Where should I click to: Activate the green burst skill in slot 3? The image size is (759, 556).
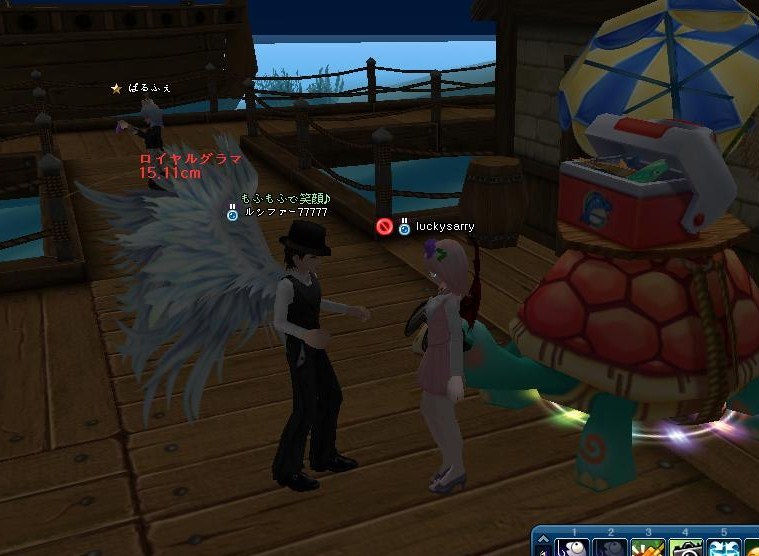click(x=647, y=548)
